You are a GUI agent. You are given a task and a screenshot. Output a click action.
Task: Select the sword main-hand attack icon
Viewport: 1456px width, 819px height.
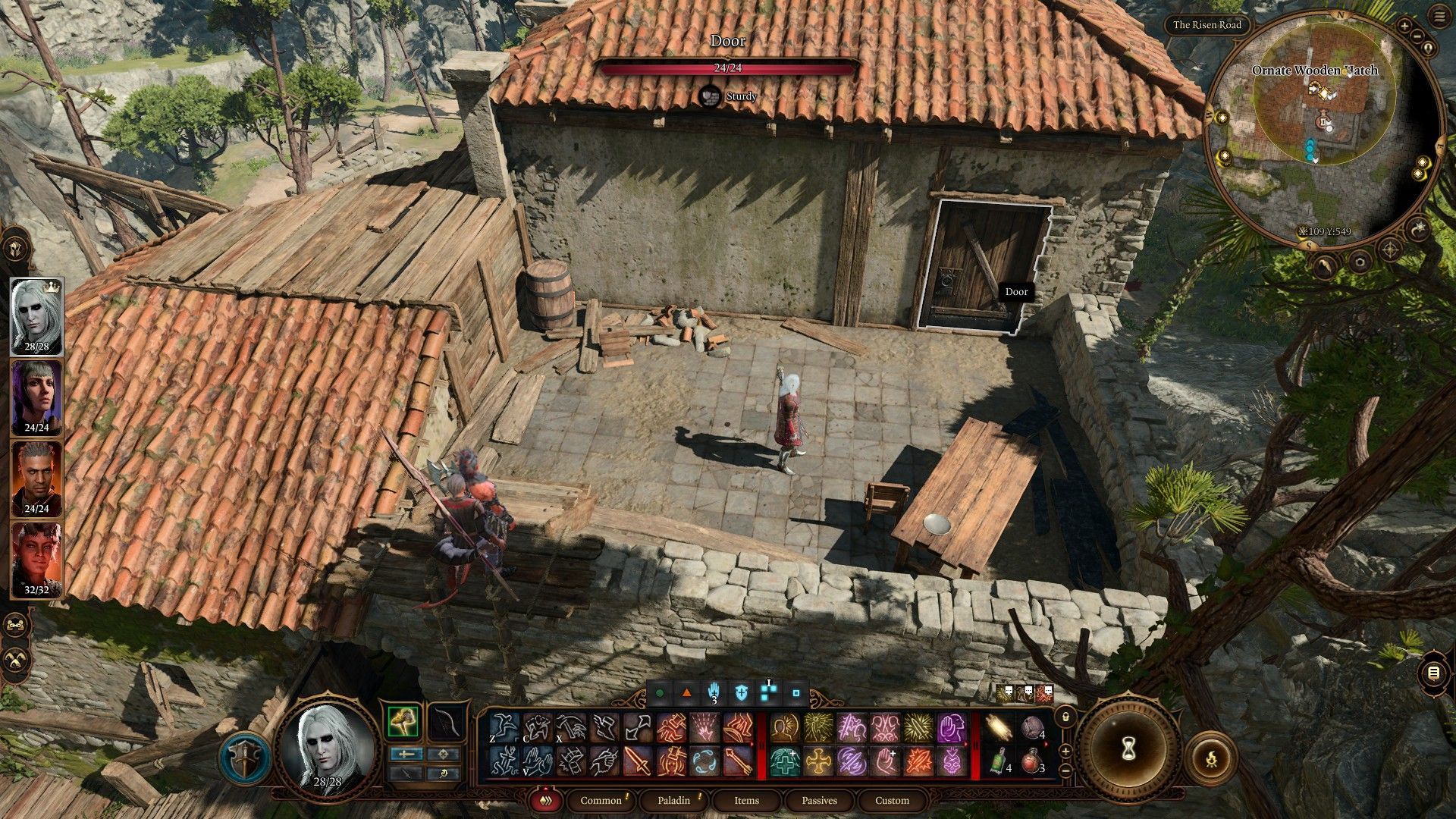click(637, 761)
